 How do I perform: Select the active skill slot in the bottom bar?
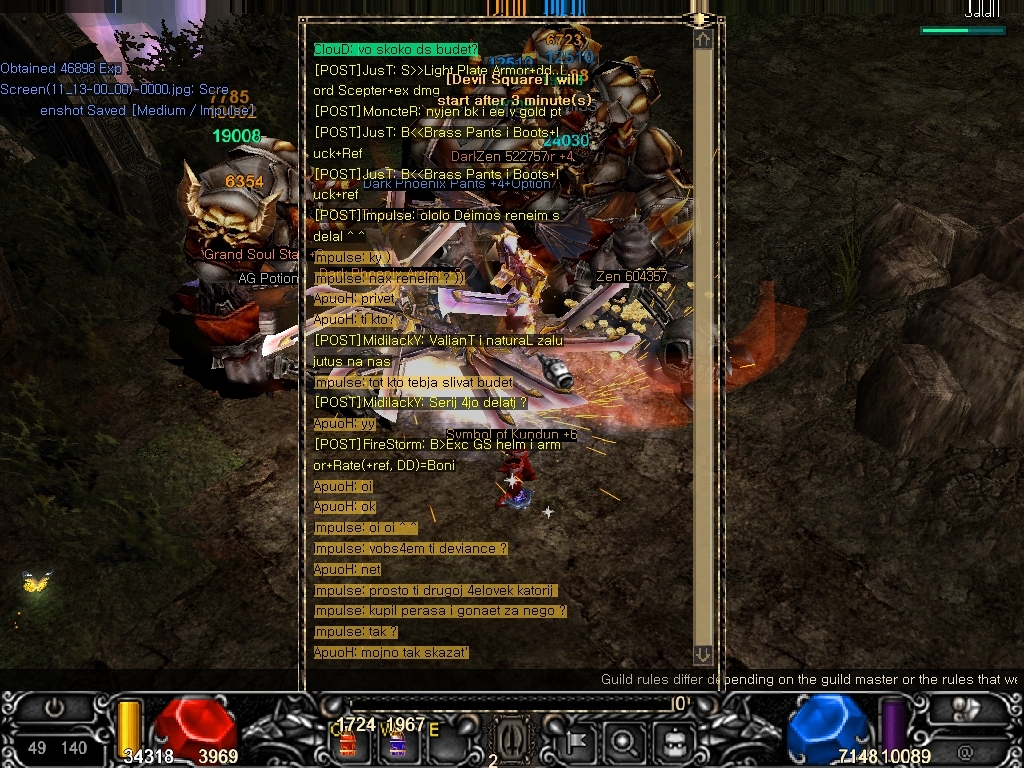tap(508, 742)
